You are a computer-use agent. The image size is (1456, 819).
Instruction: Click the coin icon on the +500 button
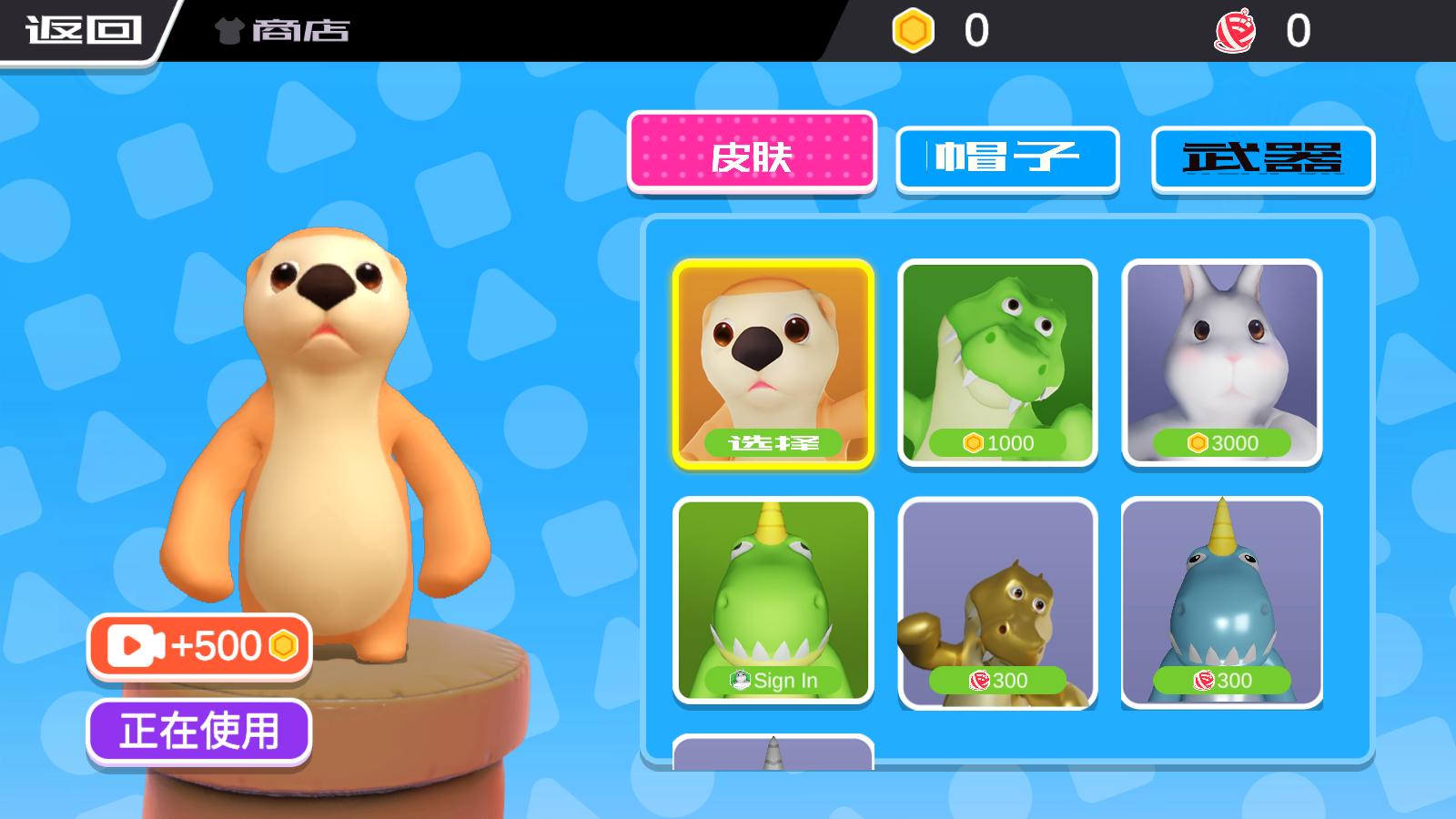pos(281,647)
